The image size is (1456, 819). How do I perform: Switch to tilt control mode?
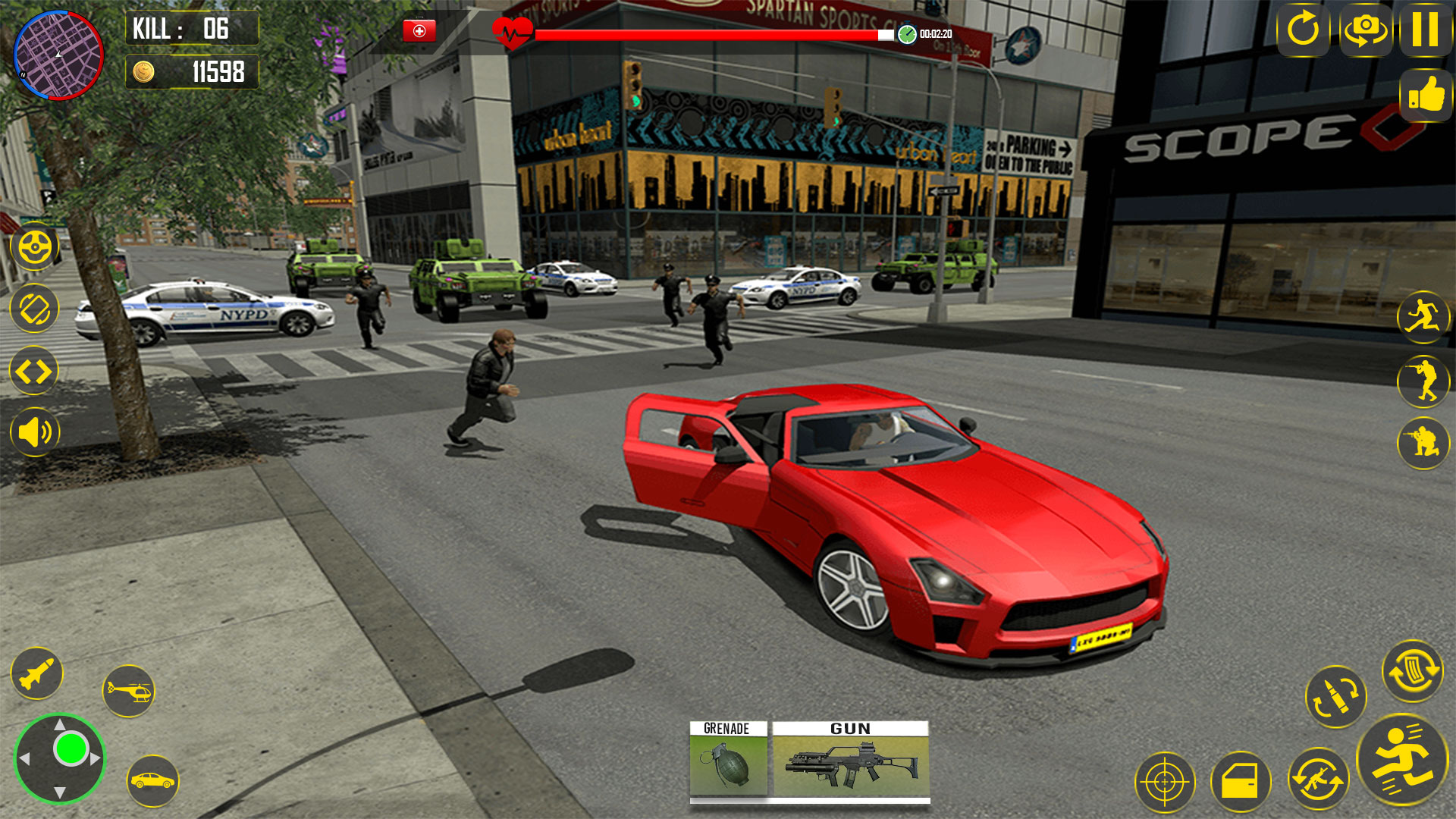coord(33,309)
